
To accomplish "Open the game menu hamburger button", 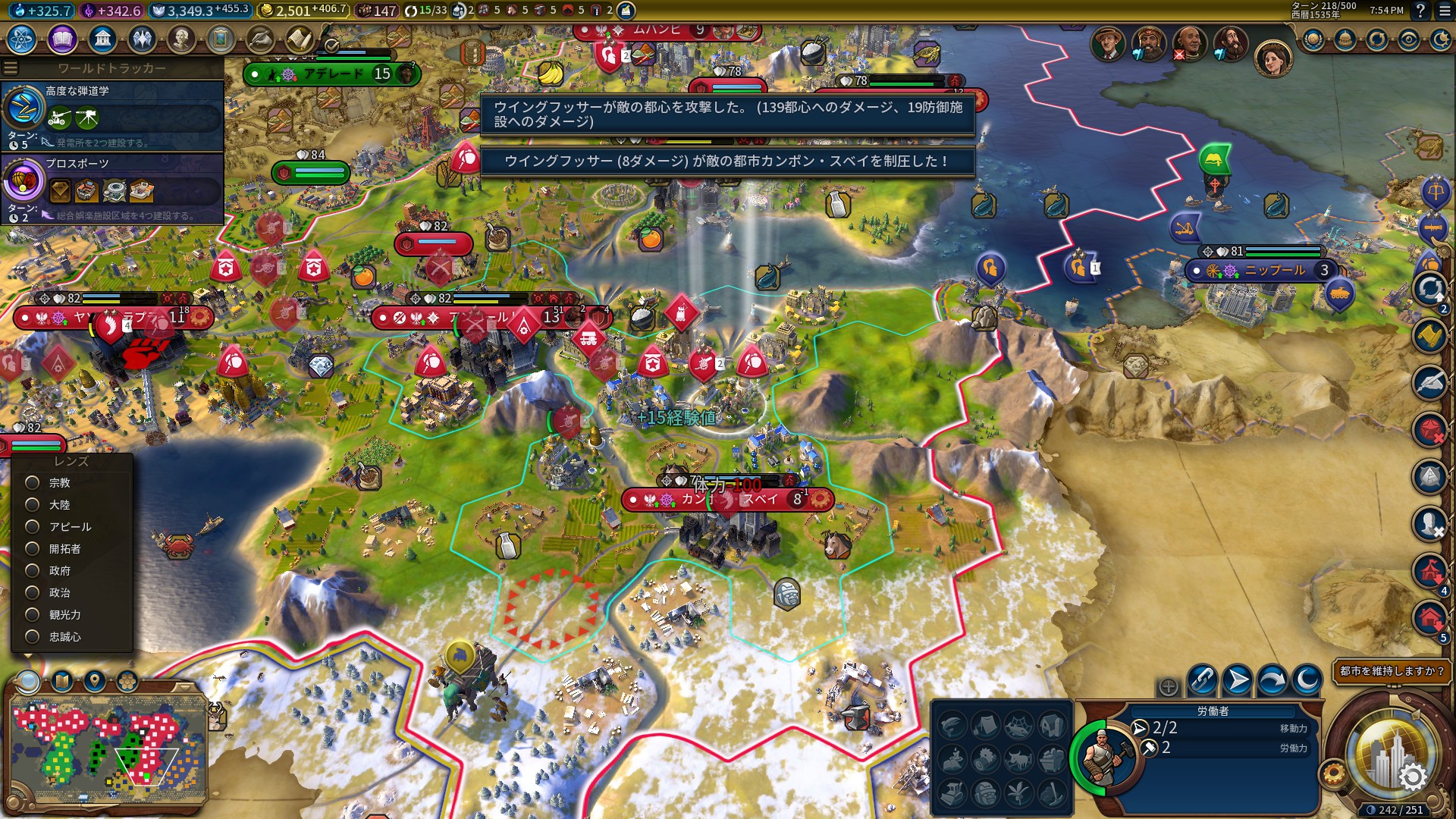I will point(1442,11).
